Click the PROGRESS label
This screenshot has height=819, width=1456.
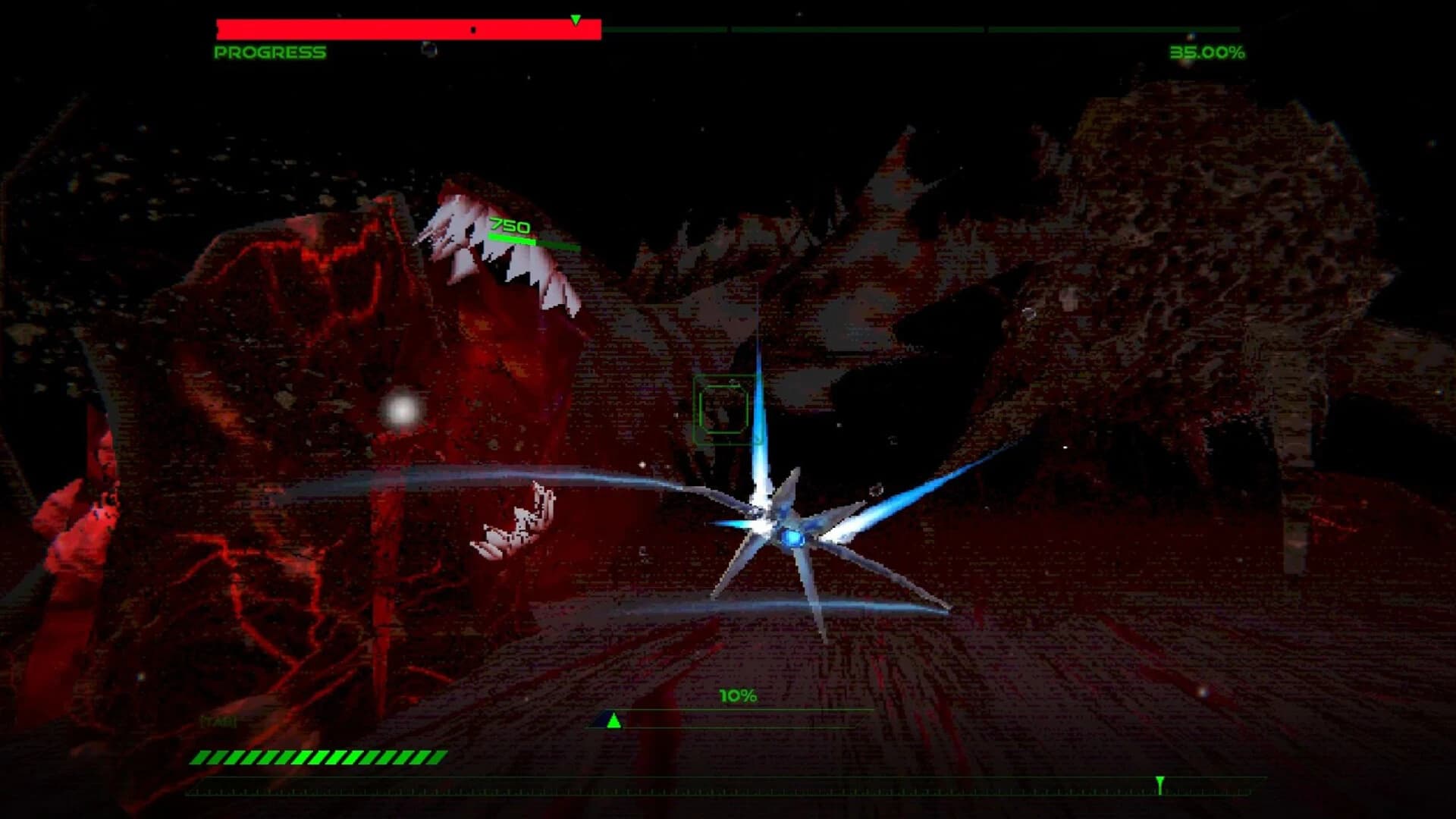click(x=271, y=53)
